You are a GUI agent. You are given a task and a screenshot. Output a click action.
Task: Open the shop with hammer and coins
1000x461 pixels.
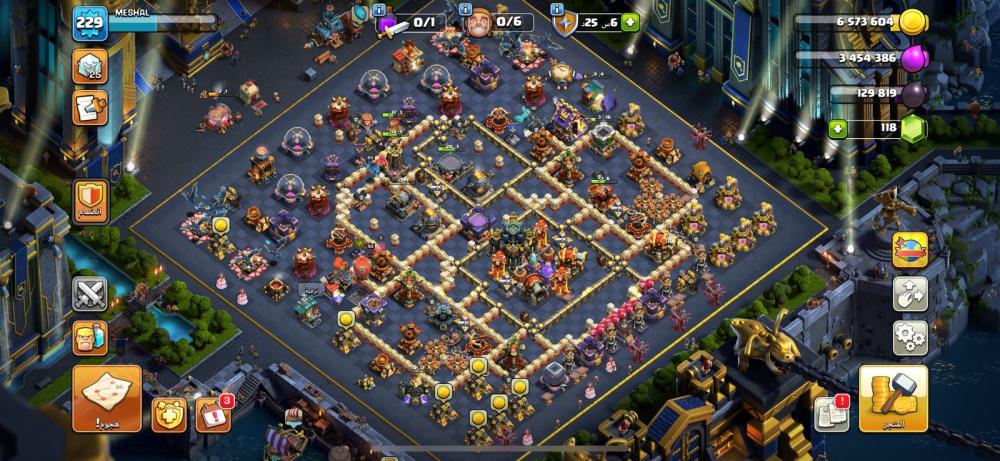point(893,399)
